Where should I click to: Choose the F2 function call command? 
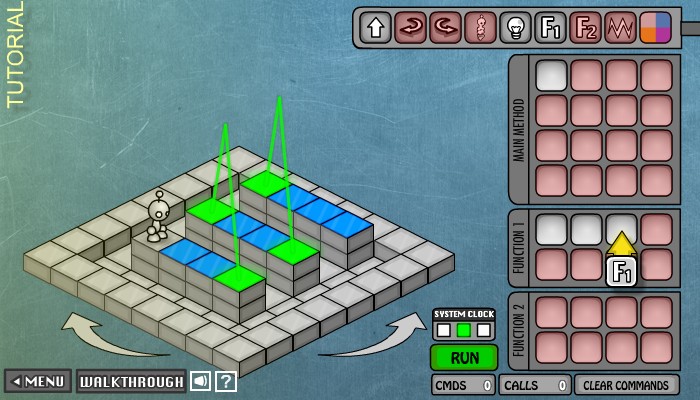tap(586, 27)
